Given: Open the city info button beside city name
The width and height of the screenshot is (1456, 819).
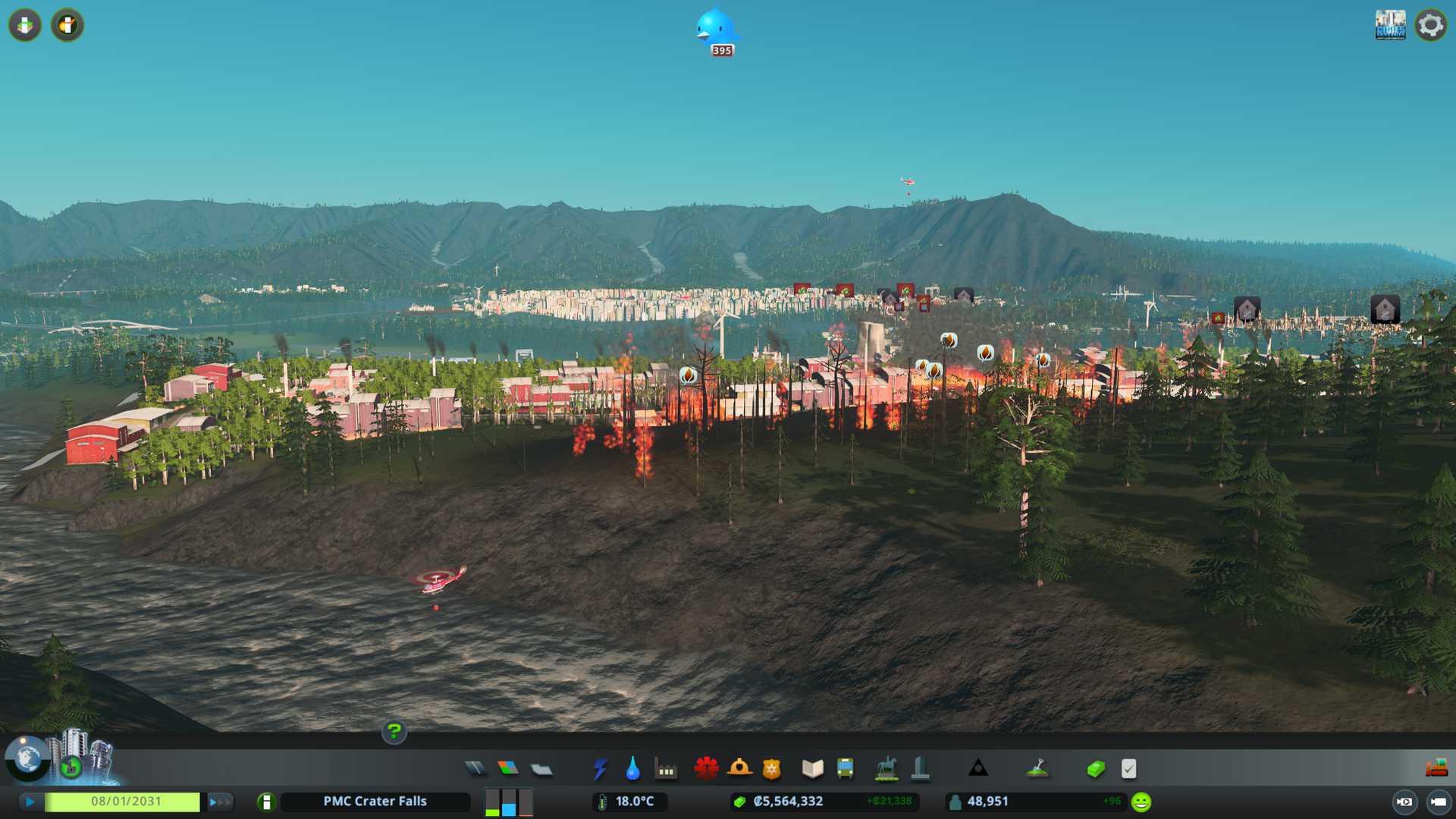Looking at the screenshot, I should click(266, 802).
